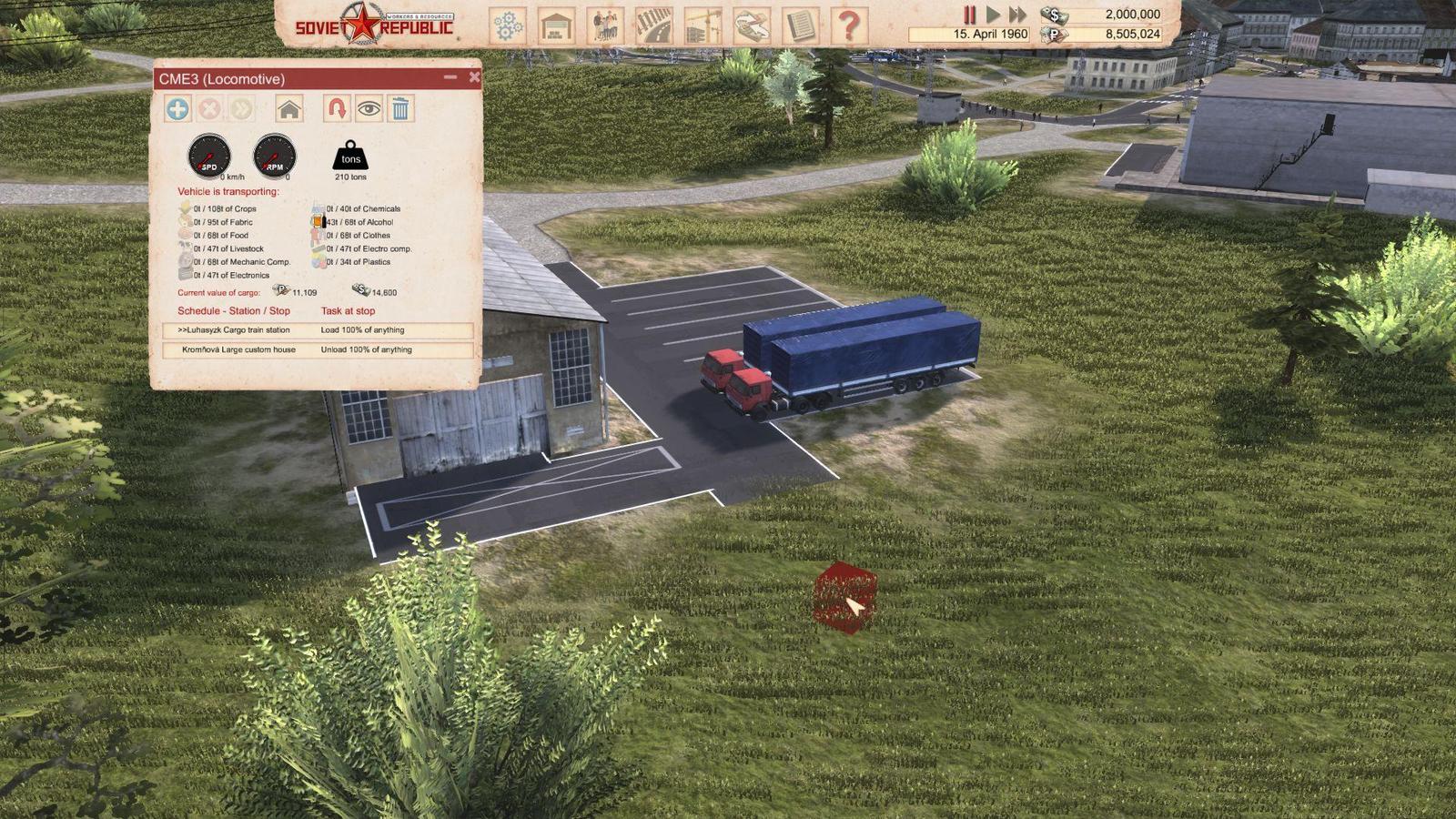Follow the vehicle using the eye icon
1456x819 pixels.
click(x=369, y=109)
